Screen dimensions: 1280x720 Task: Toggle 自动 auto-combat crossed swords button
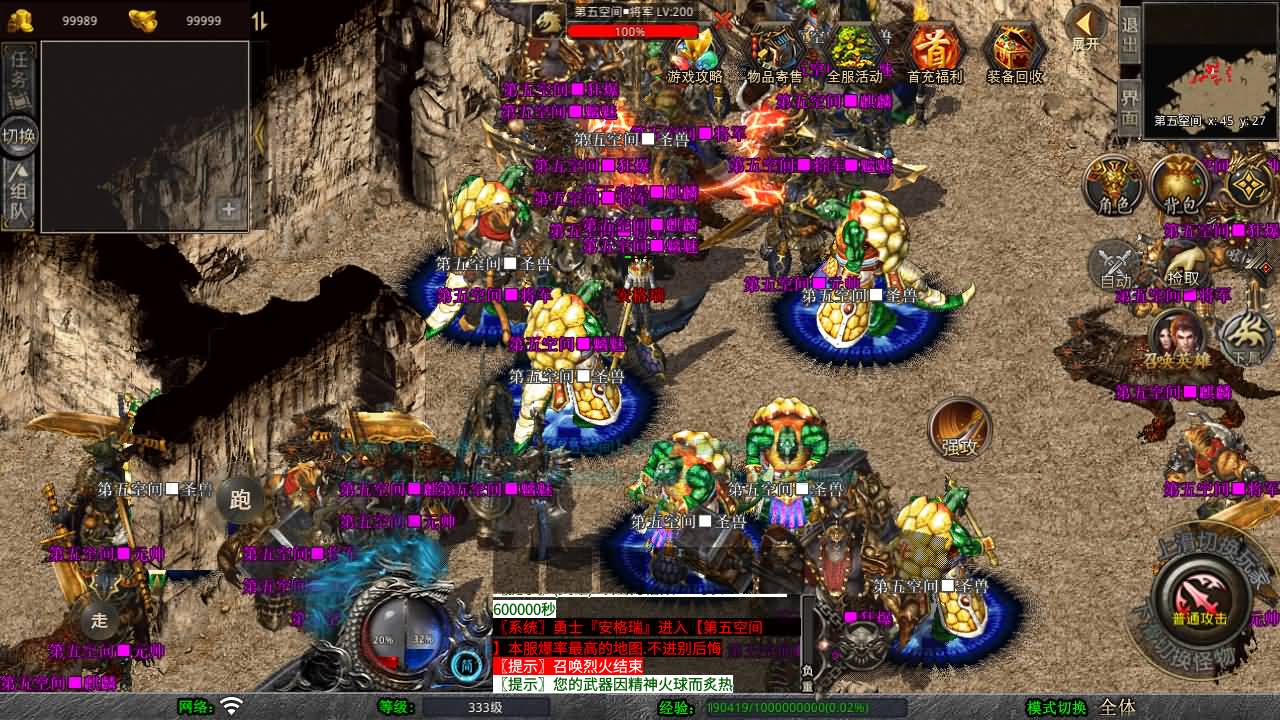(x=1114, y=265)
